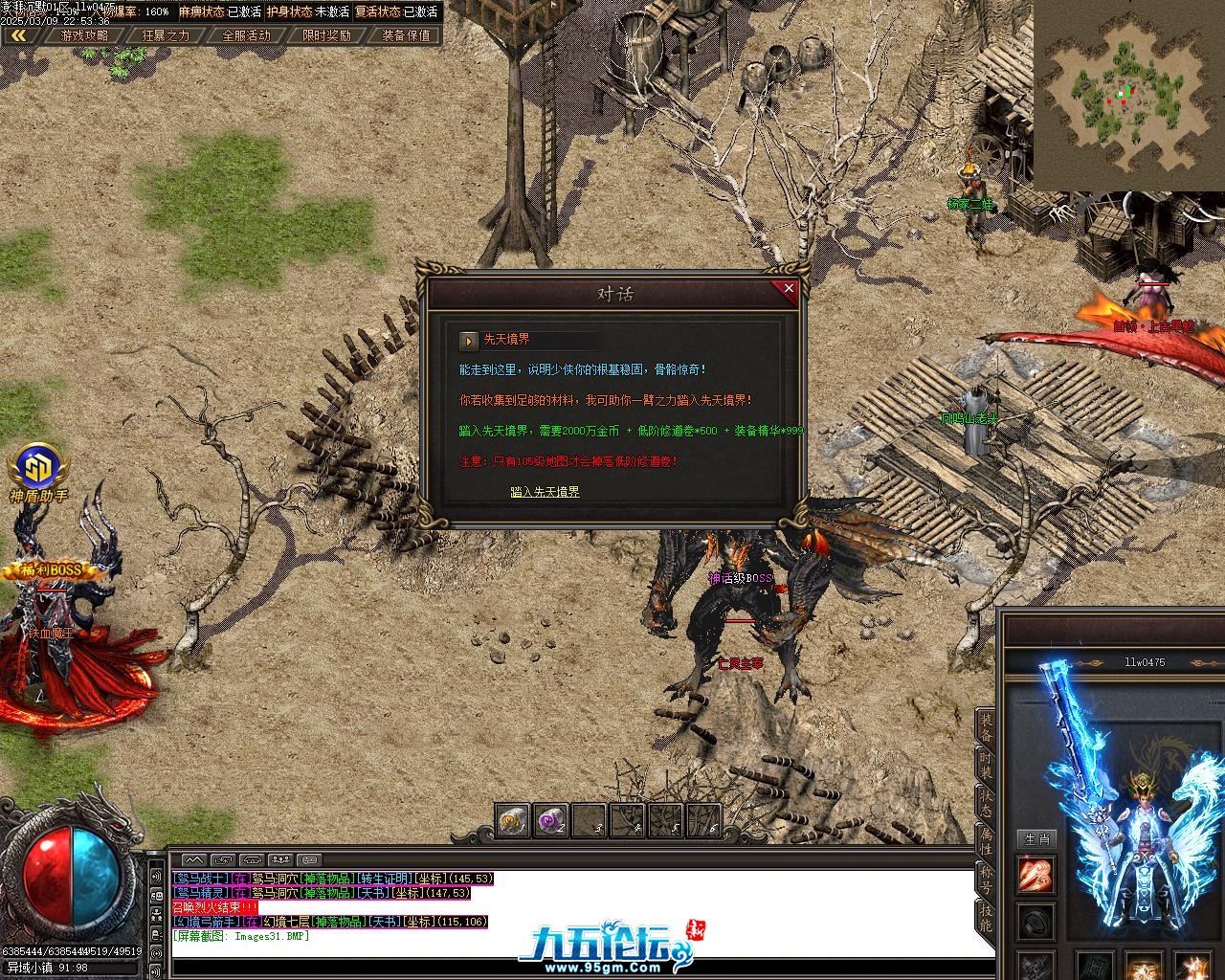Screen dimensions: 1225x980
Task: Switch to the 时装 fashion tab
Action: coord(986,769)
